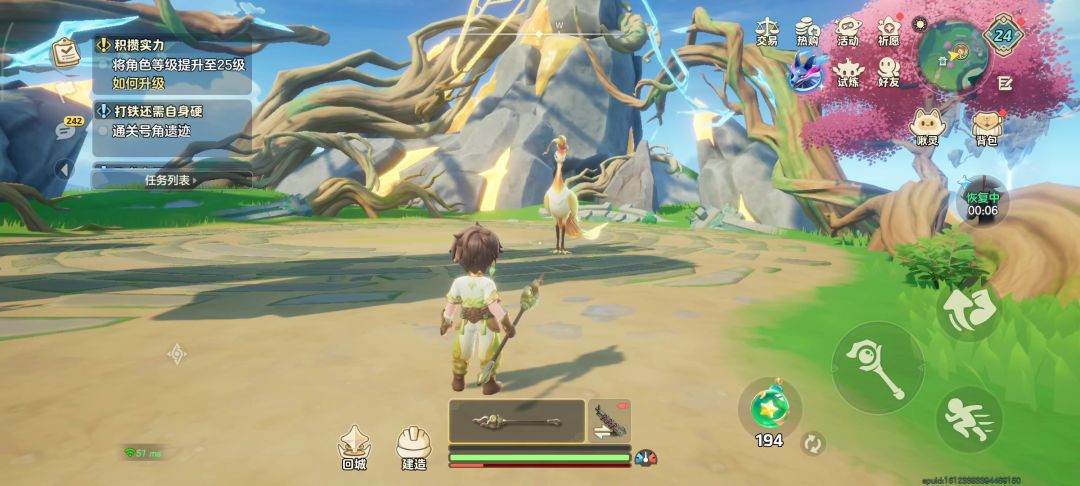Open the clipboard checklist icon

(x=68, y=52)
